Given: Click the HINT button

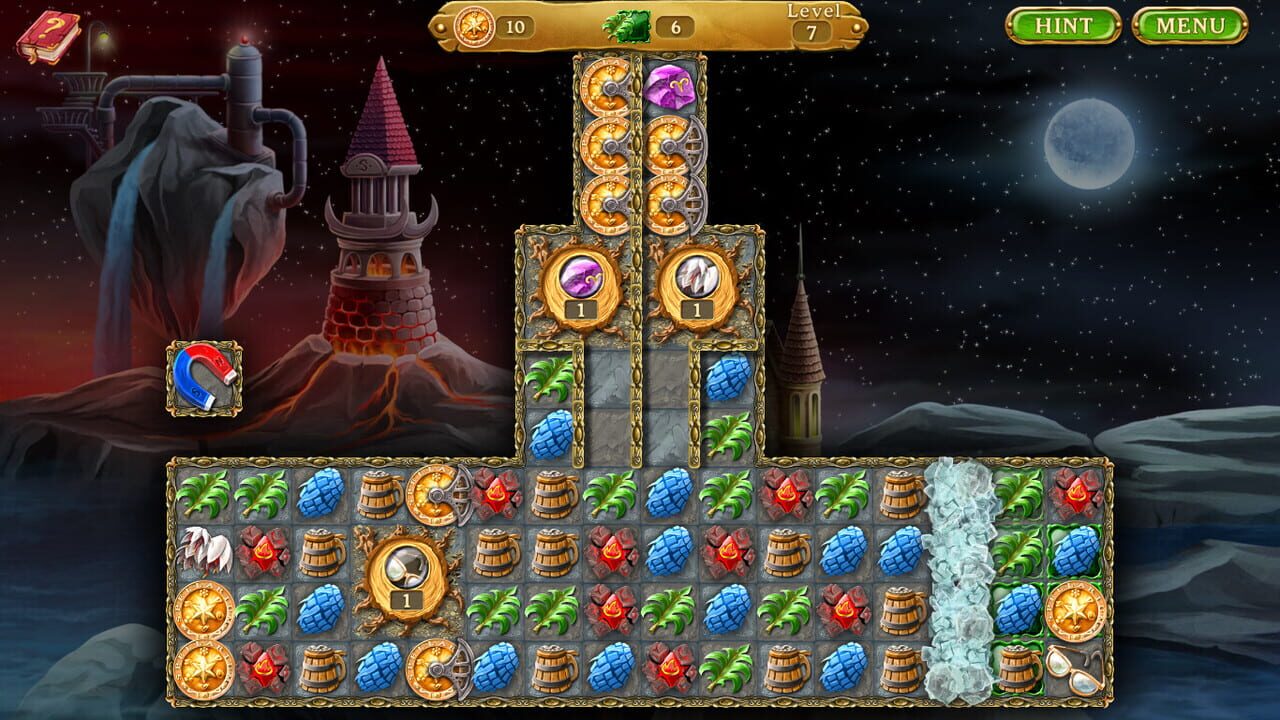Looking at the screenshot, I should point(1065,26).
